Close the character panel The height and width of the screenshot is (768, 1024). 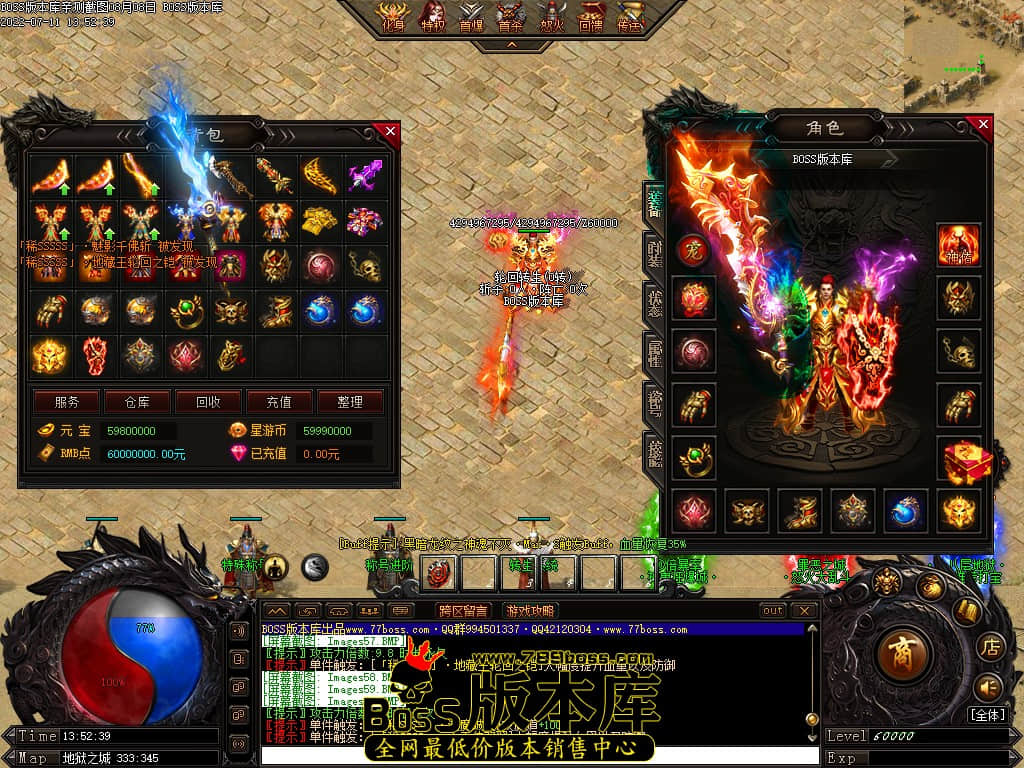[x=983, y=125]
